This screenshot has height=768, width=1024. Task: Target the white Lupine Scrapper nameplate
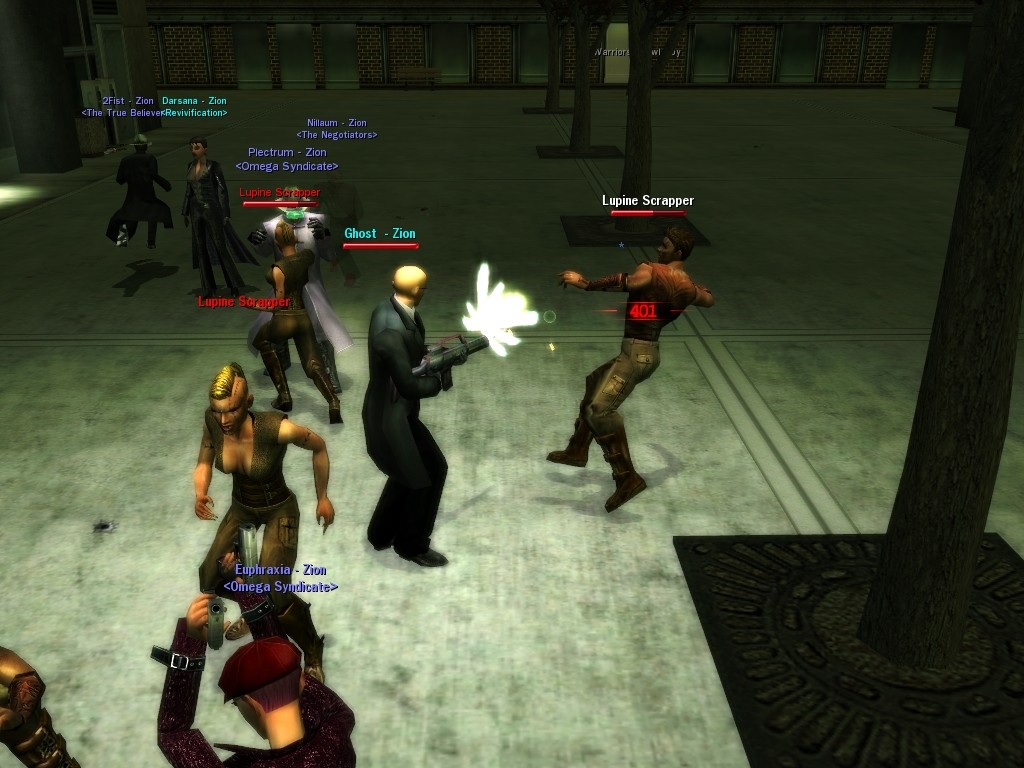[647, 201]
